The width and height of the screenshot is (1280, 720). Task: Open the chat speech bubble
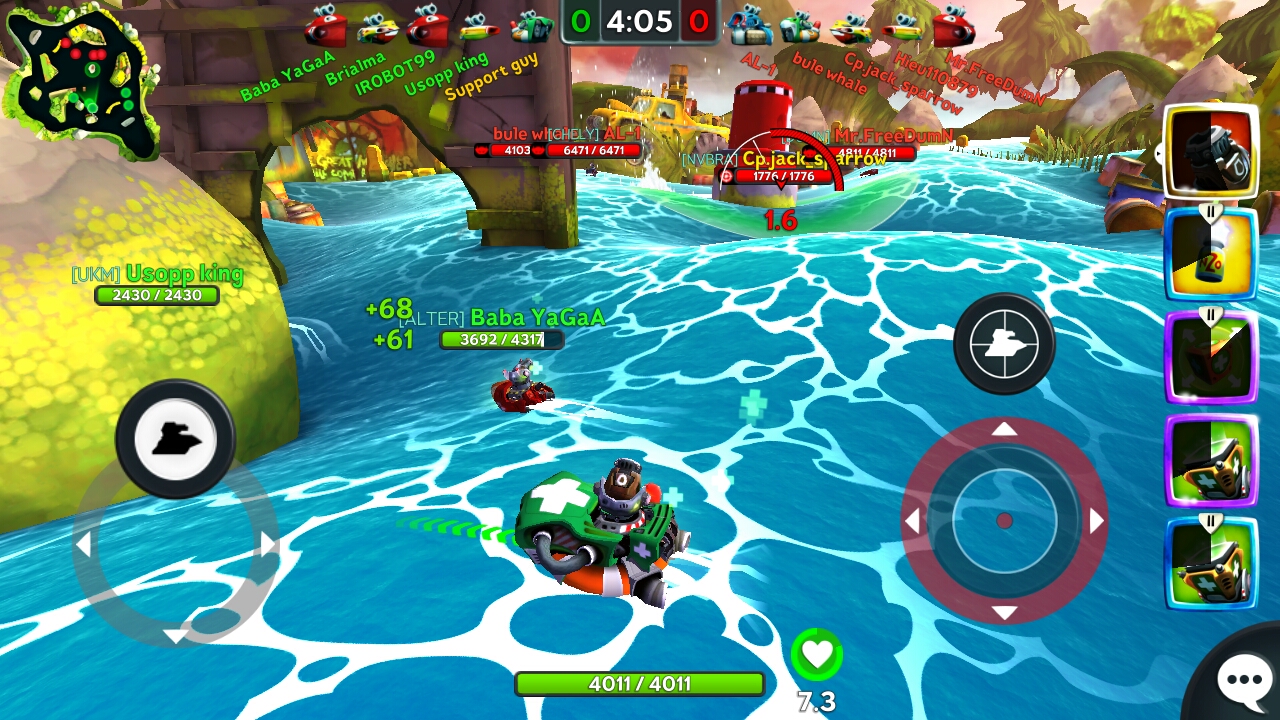(1243, 680)
